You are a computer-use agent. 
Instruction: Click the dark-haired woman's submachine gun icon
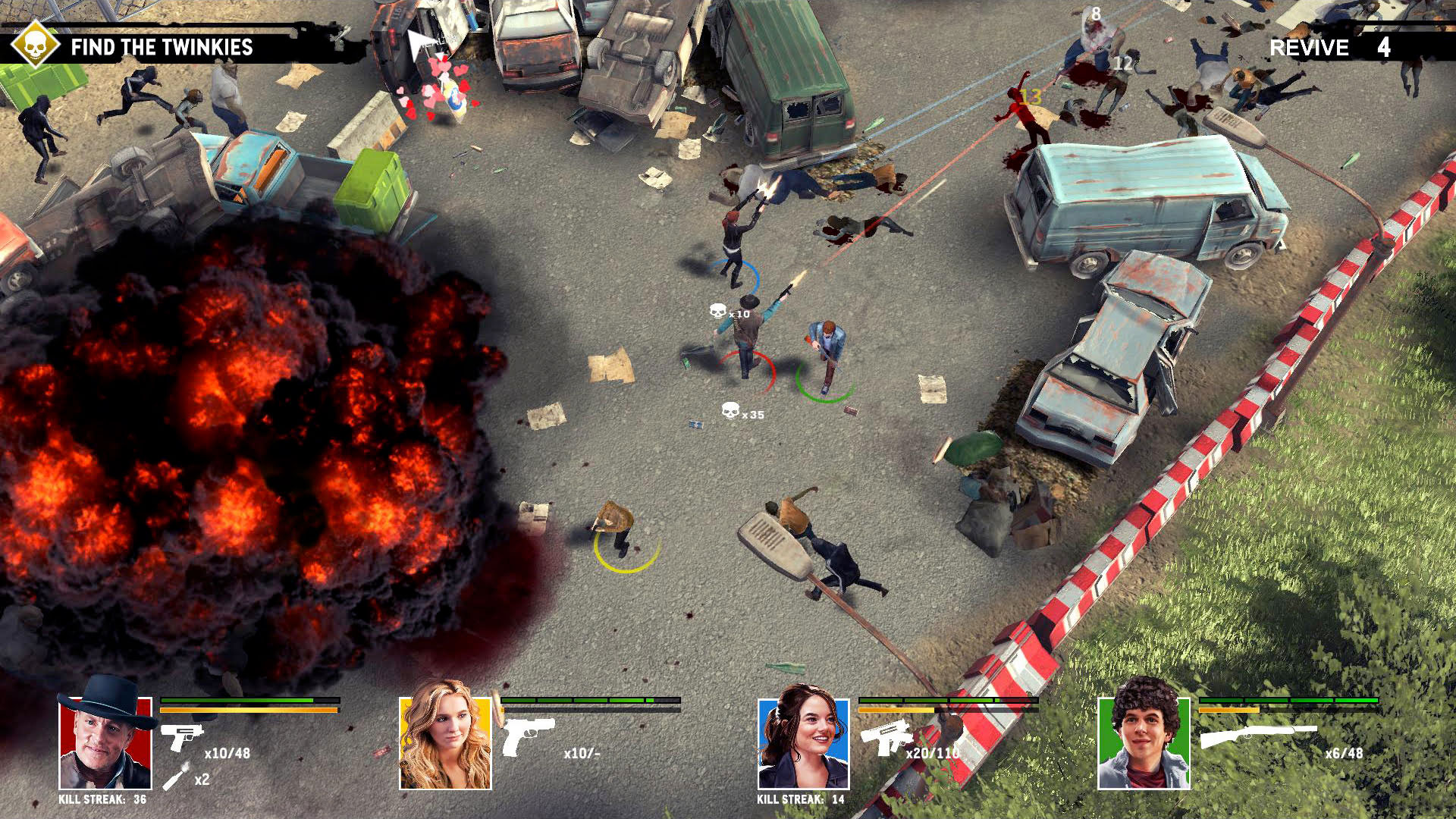pos(886,736)
